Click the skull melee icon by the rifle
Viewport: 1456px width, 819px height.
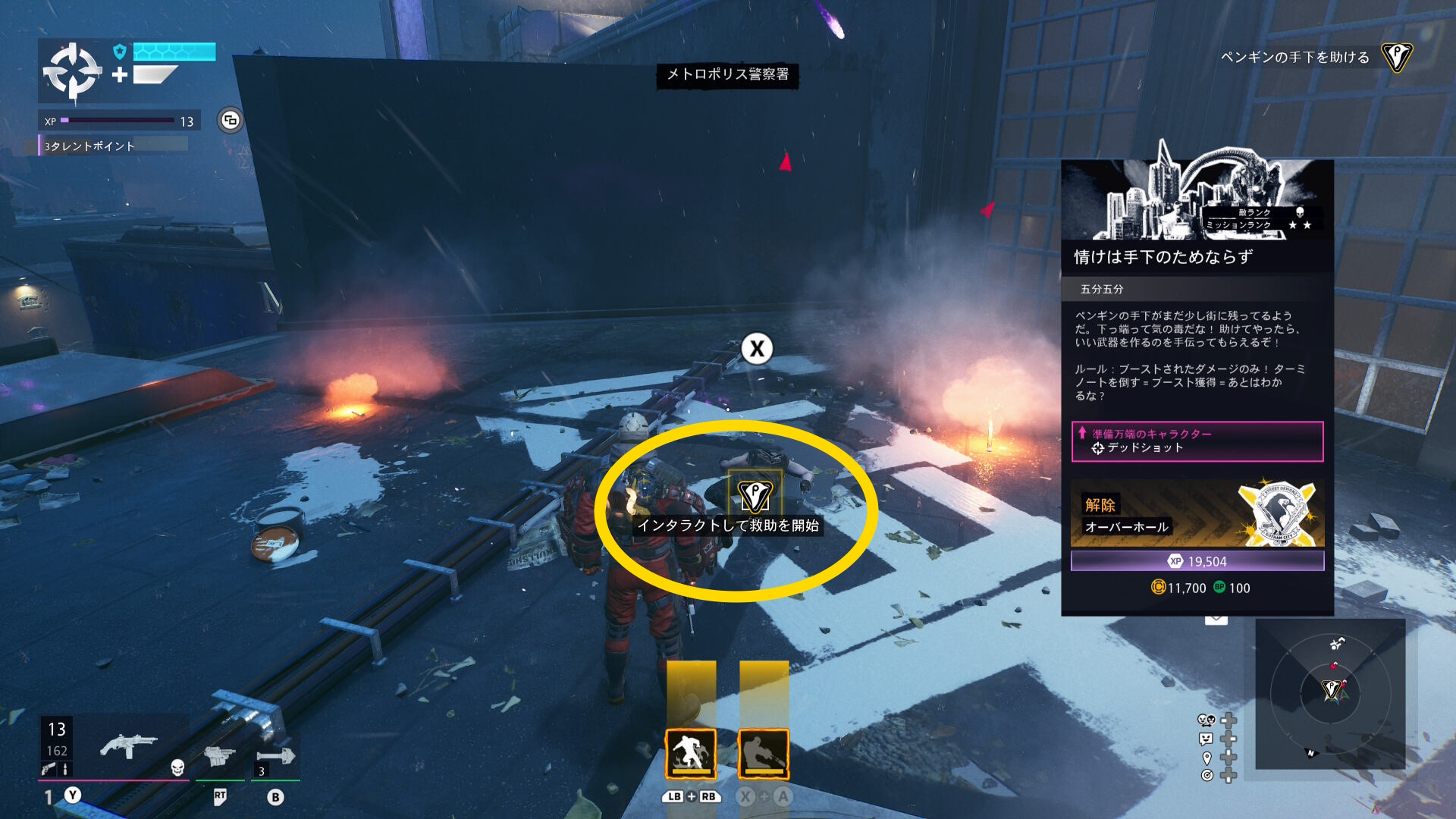[177, 767]
